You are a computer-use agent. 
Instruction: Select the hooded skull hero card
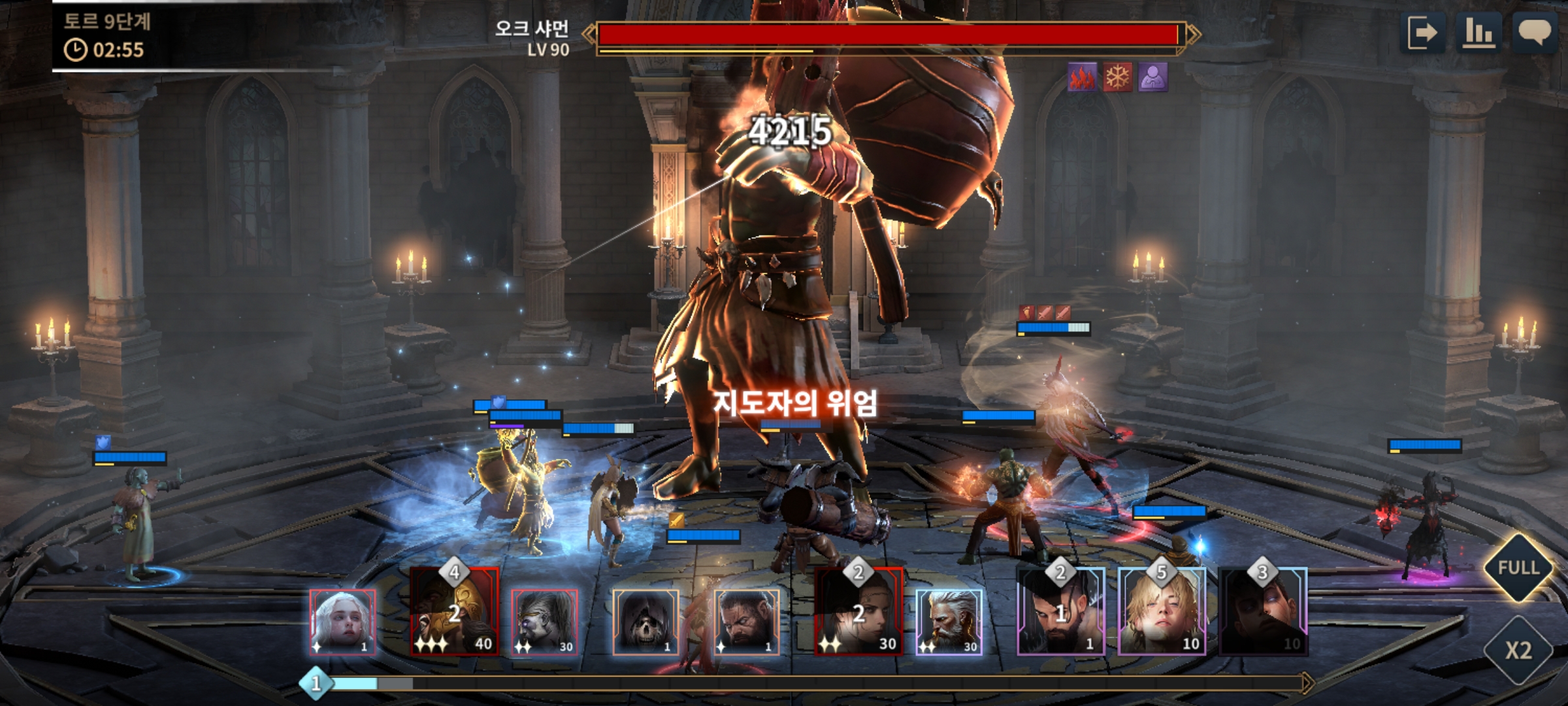pos(645,622)
